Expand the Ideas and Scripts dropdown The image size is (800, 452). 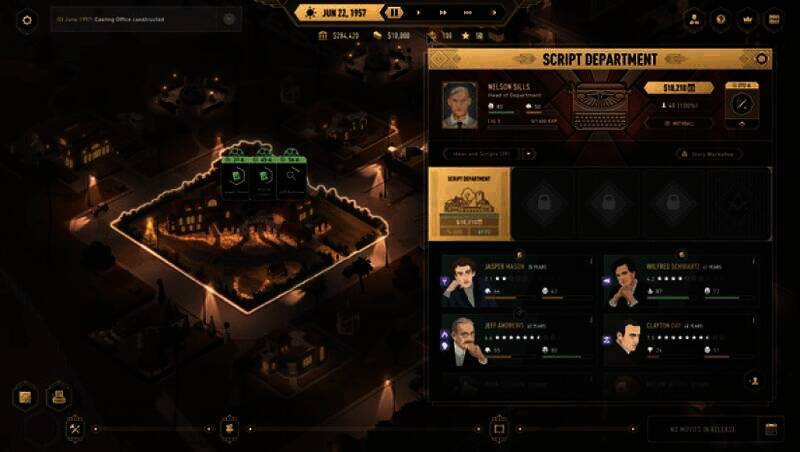click(530, 154)
